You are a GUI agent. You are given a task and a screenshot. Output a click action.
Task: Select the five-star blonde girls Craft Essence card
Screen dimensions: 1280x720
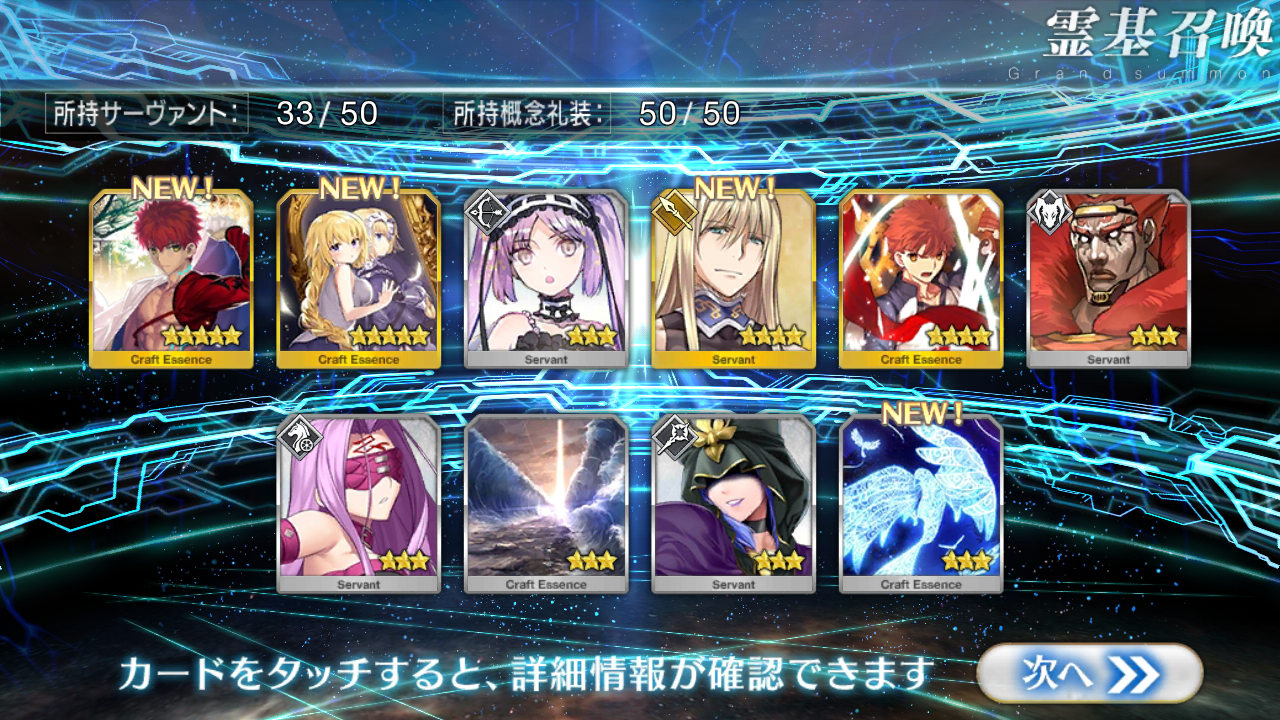(358, 278)
